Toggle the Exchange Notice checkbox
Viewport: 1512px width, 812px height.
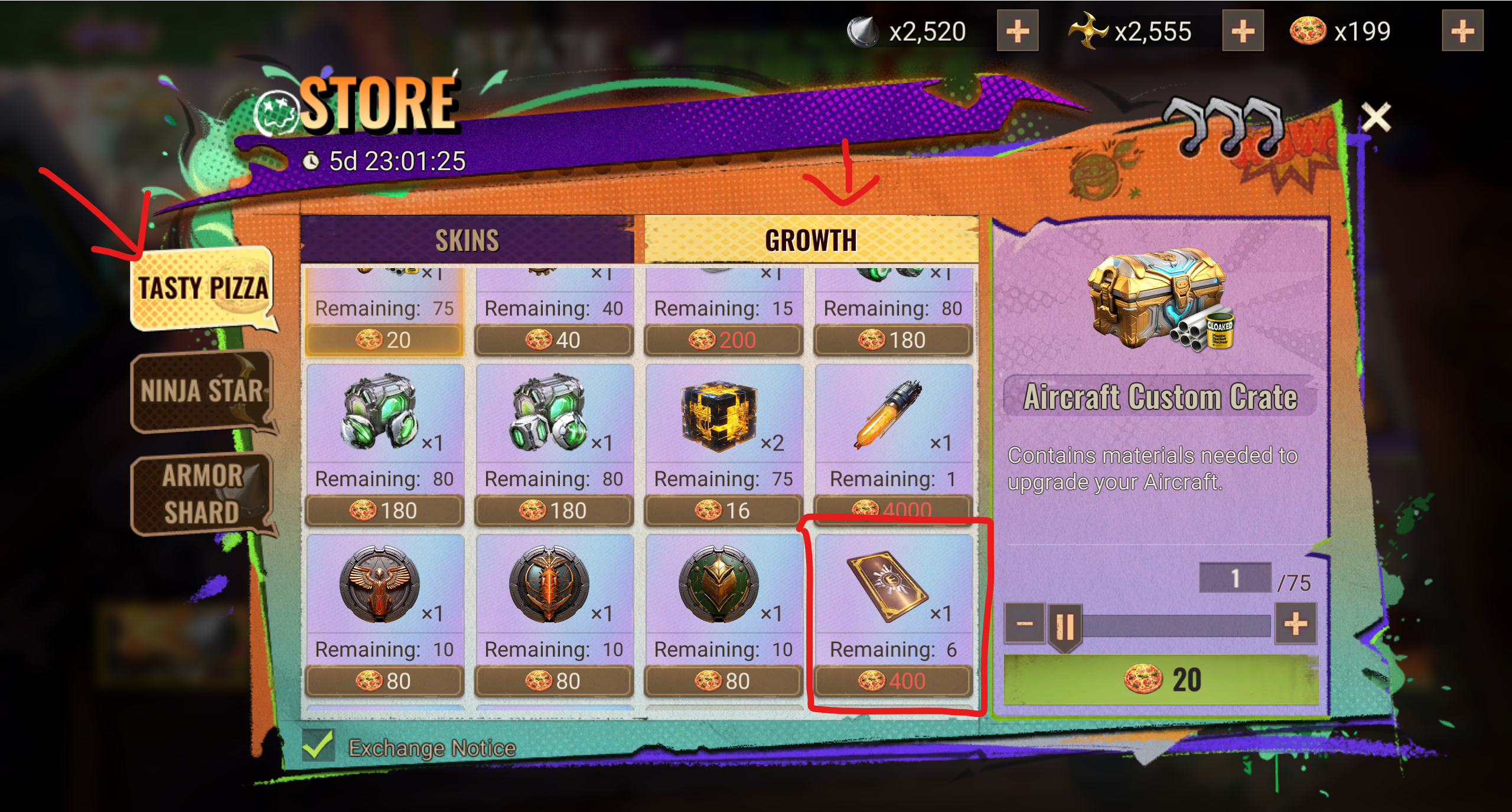[x=318, y=745]
